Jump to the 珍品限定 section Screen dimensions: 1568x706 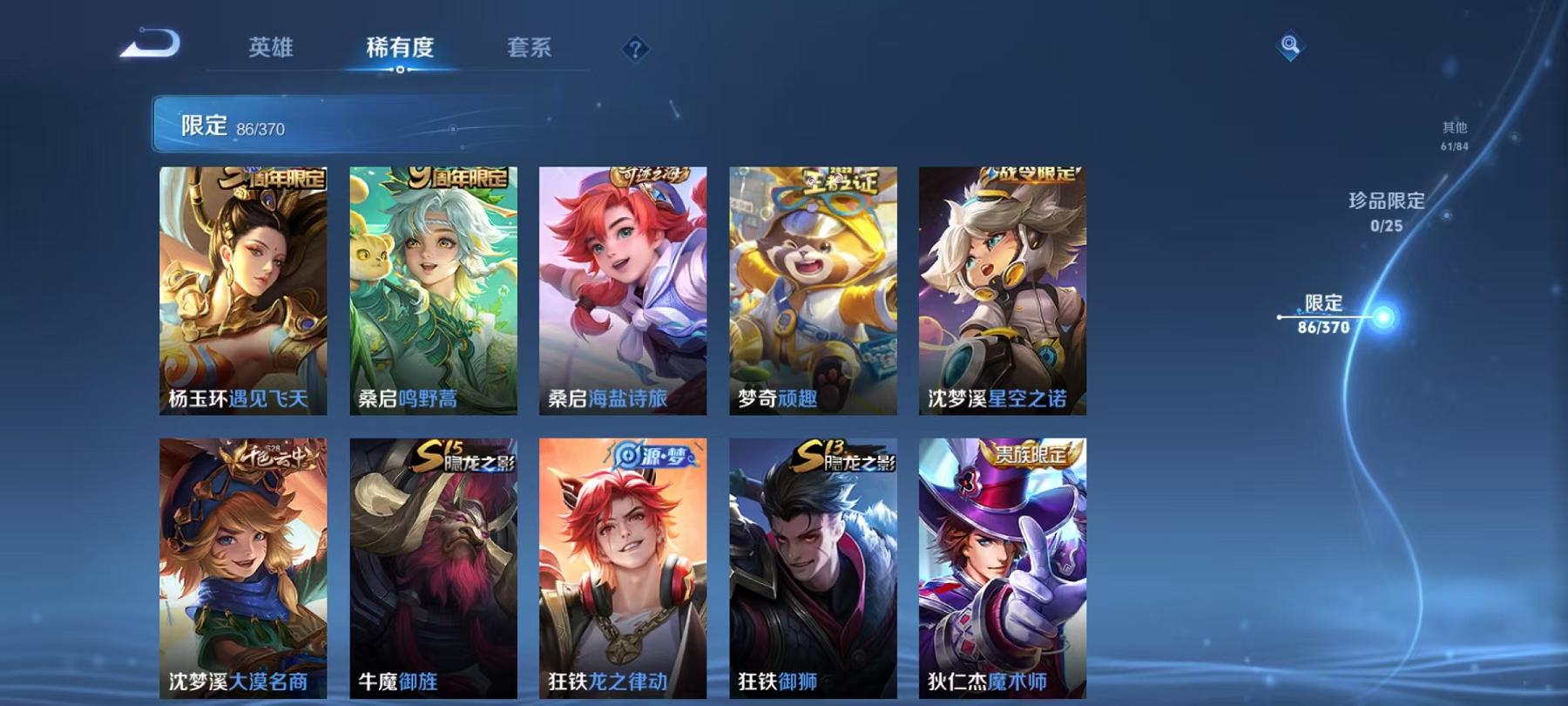pyautogui.click(x=1386, y=210)
